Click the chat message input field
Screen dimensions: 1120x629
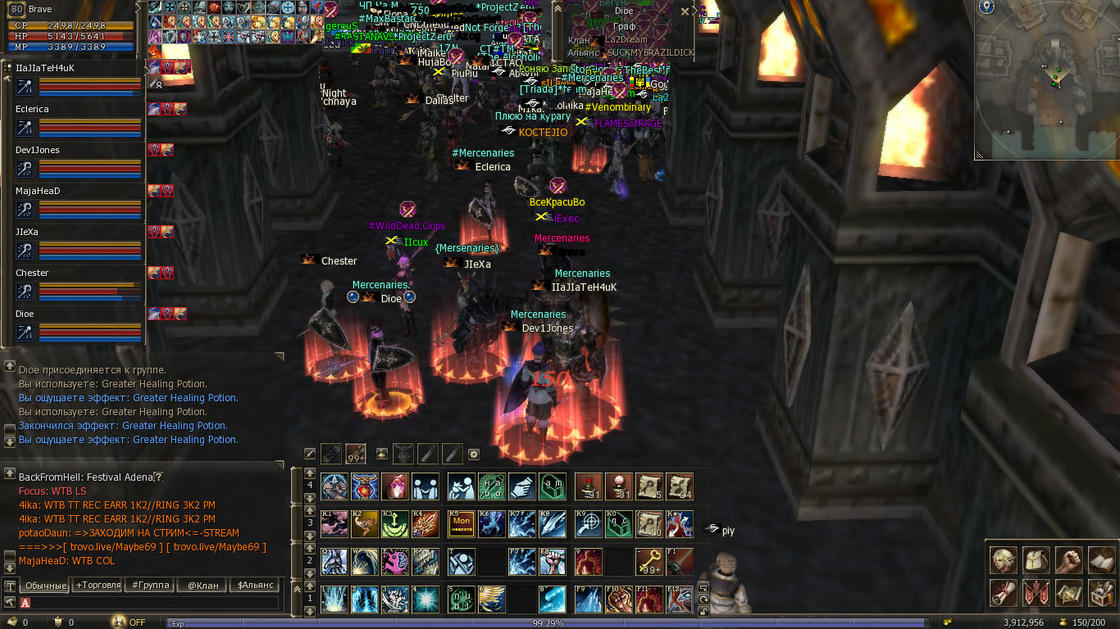[x=150, y=603]
